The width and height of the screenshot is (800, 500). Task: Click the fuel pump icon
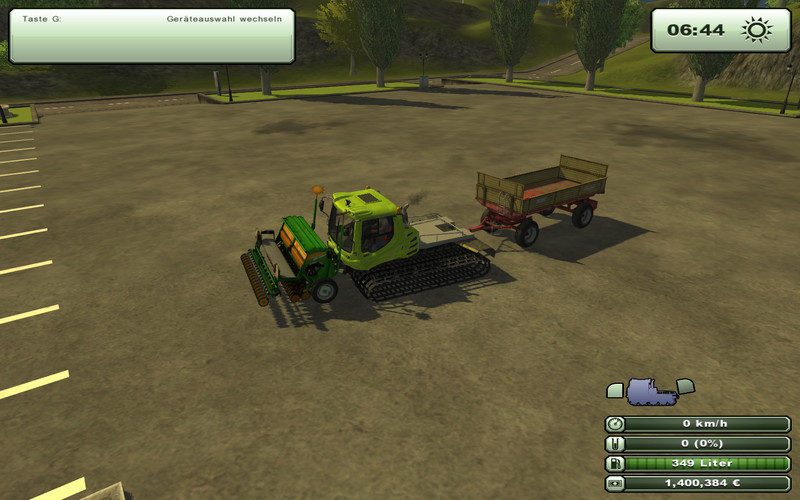pyautogui.click(x=614, y=463)
